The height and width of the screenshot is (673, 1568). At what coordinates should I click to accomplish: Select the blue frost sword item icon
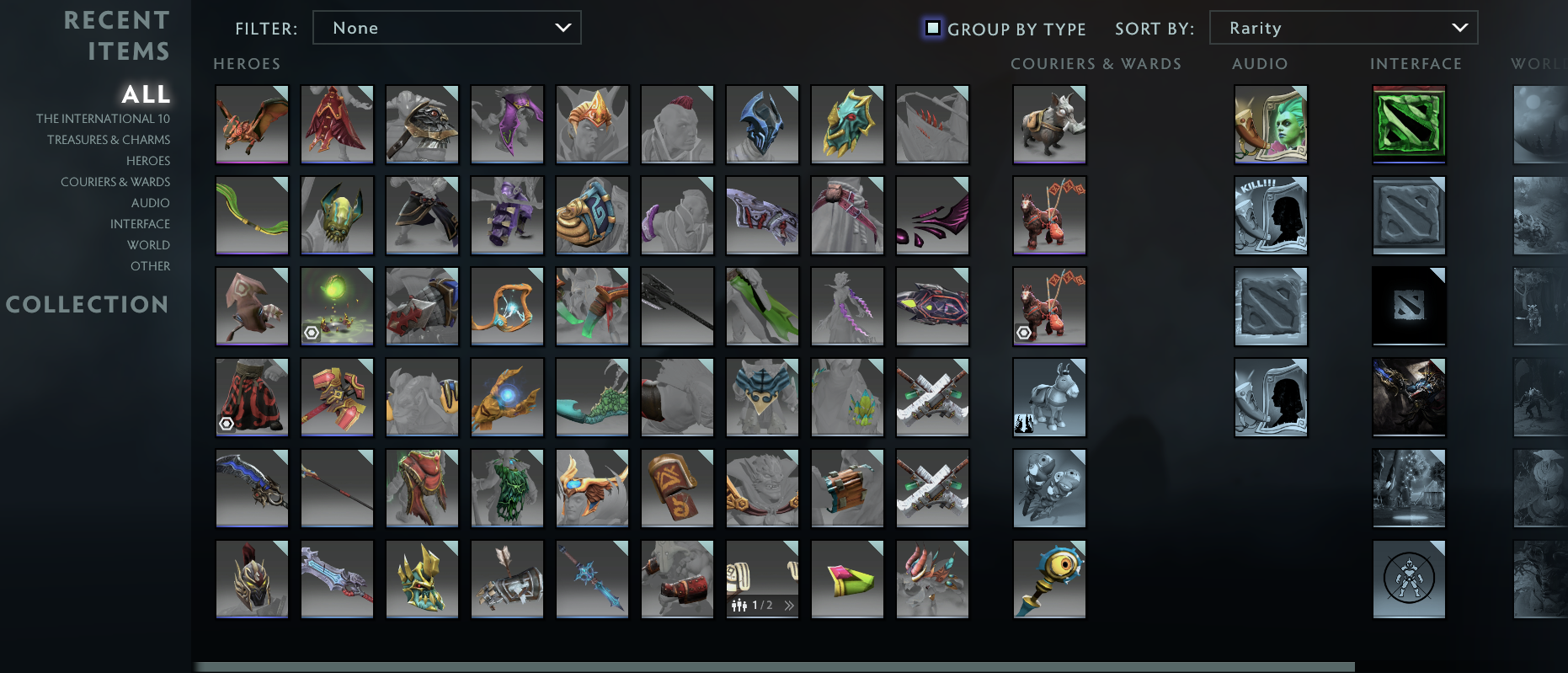592,579
